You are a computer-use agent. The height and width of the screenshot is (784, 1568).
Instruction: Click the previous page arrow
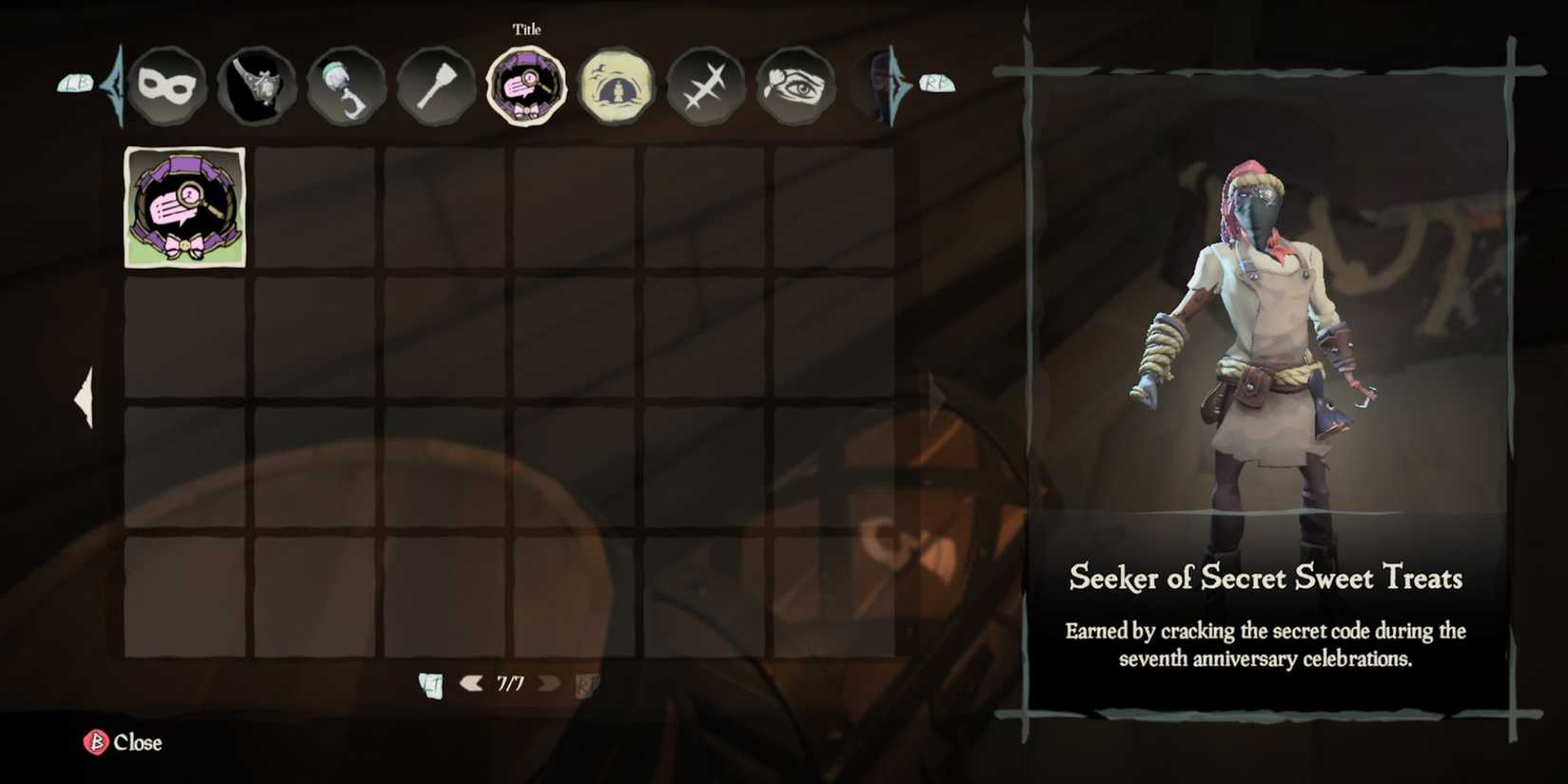tap(469, 681)
